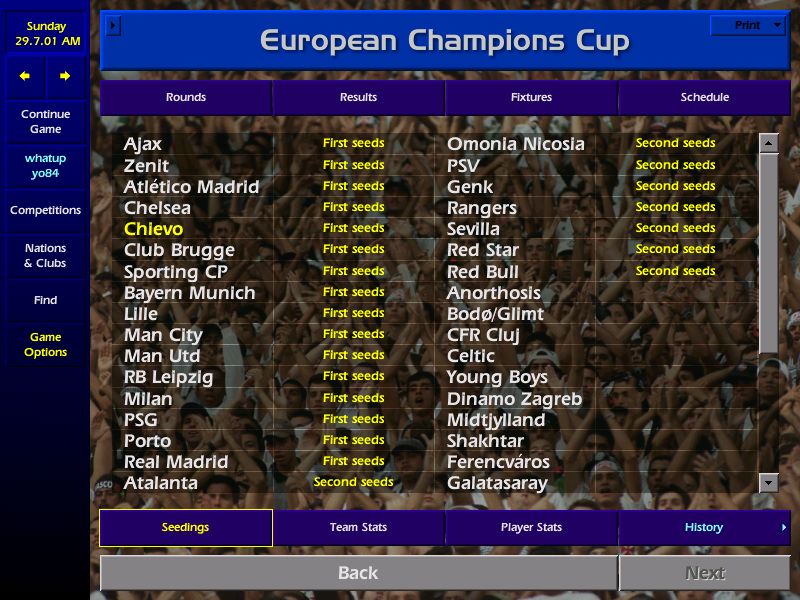This screenshot has width=800, height=600.
Task: Open Nations & Clubs
Action: pyautogui.click(x=46, y=255)
